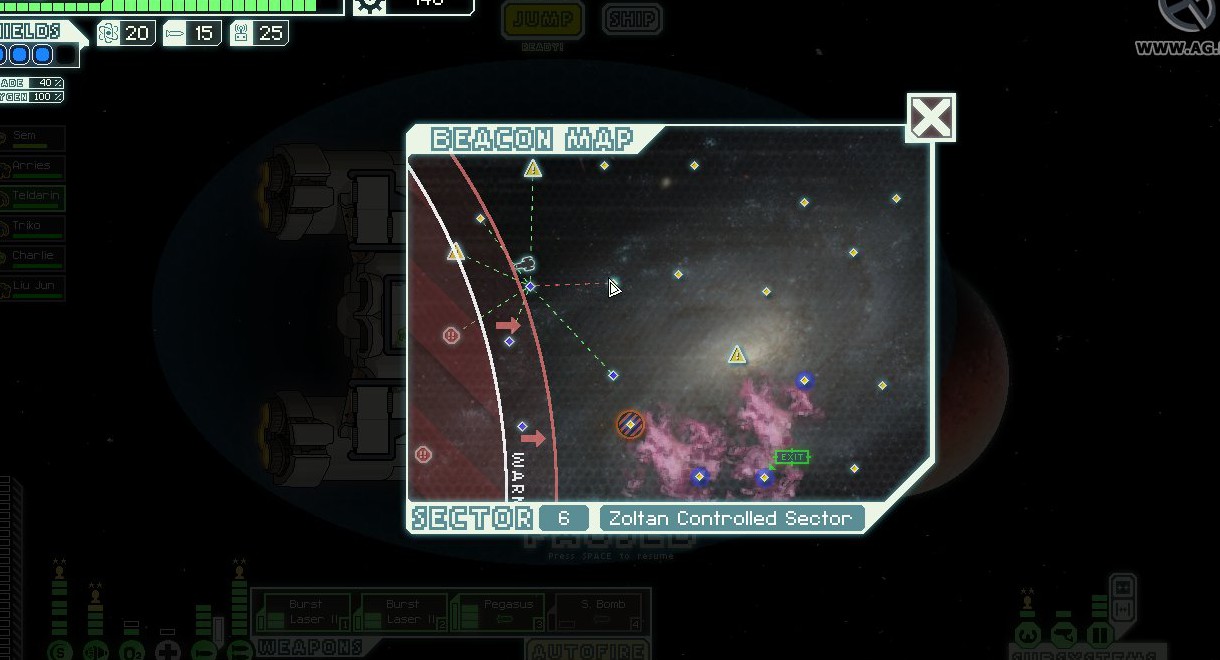Select the Pegasus missile weapon slot
The image size is (1220, 660).
[500, 612]
